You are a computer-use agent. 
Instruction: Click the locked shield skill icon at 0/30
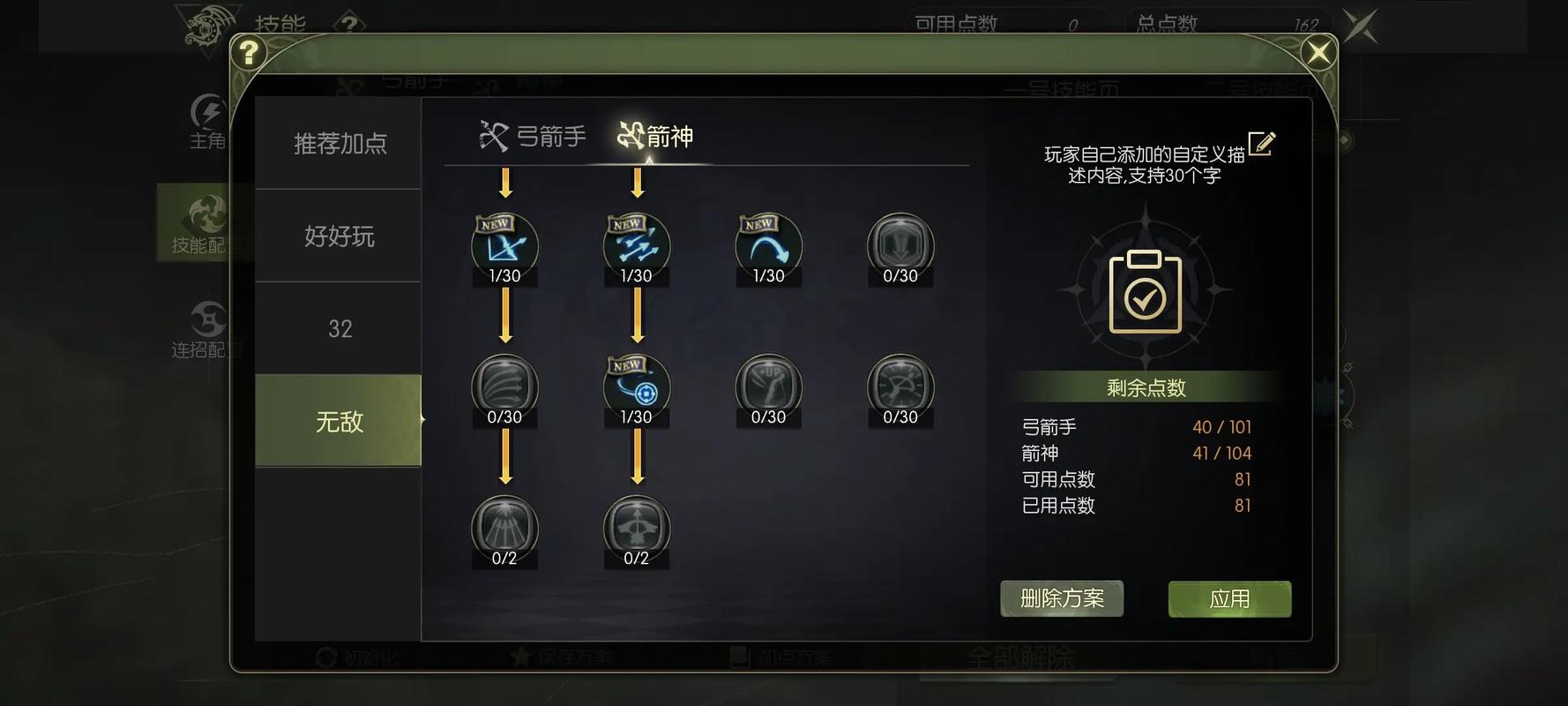[x=899, y=249]
